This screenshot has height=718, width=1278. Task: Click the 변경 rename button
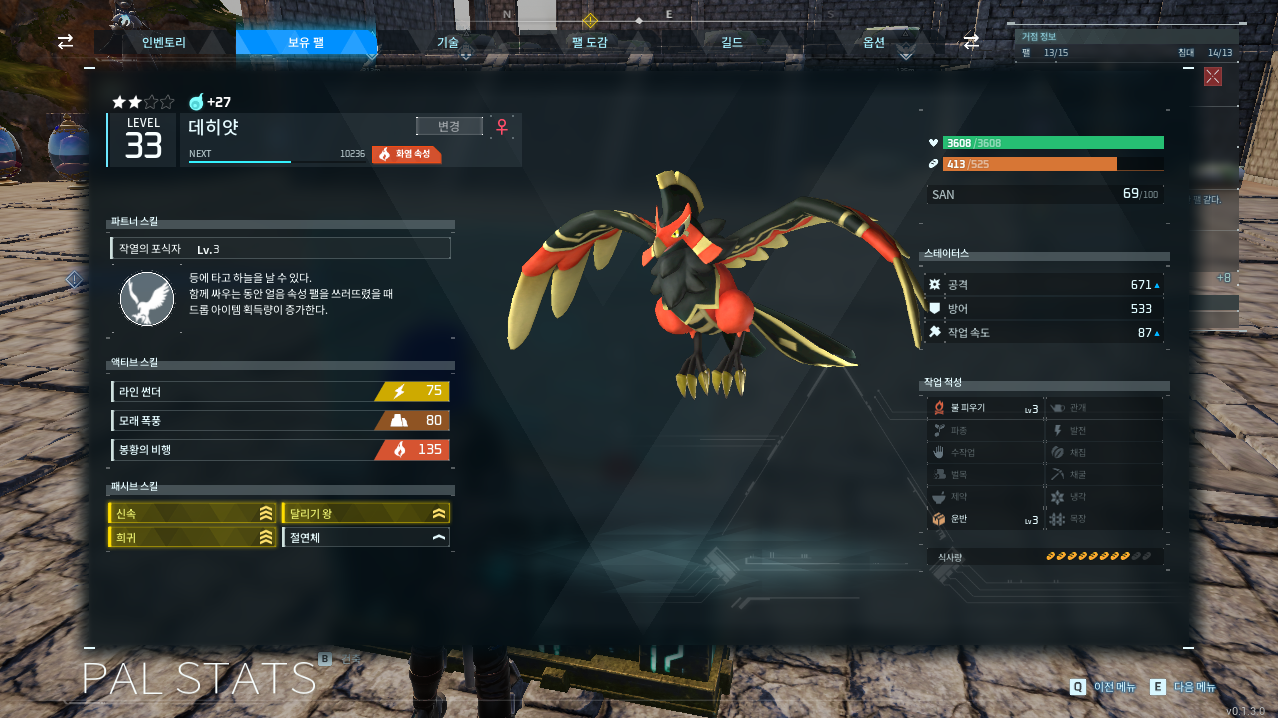coord(449,126)
